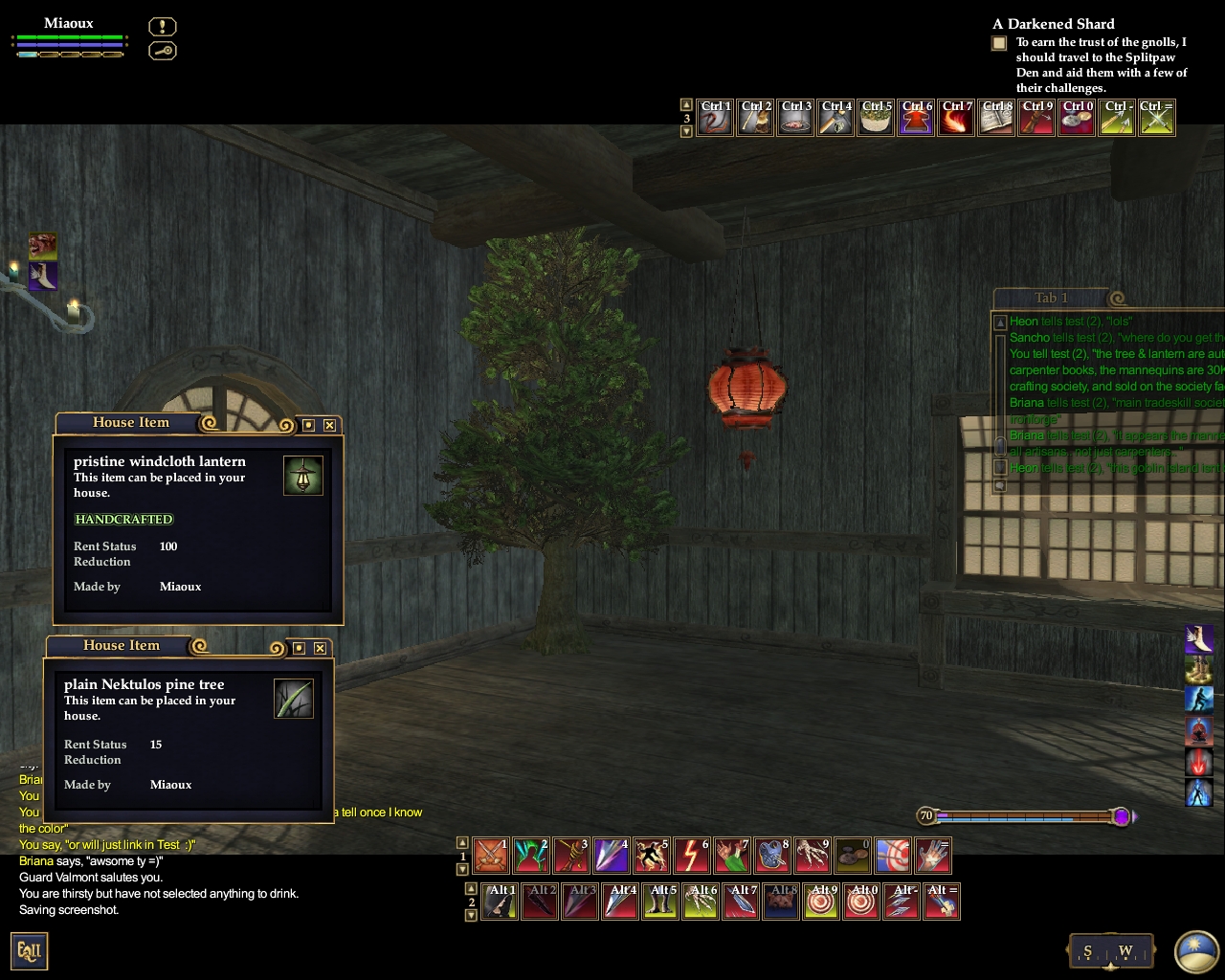The image size is (1225, 980).
Task: Click the pristine windcloth lantern item icon
Action: click(x=303, y=476)
